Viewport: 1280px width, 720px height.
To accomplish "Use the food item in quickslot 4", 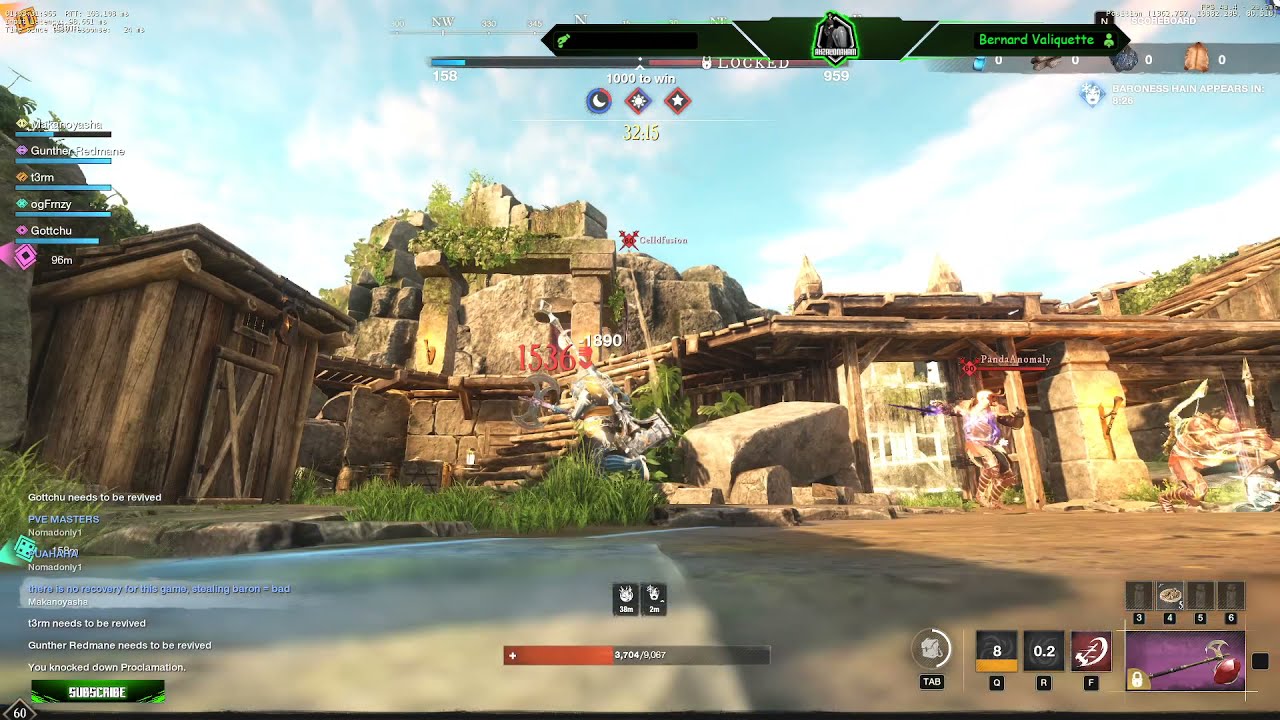I will click(1169, 595).
